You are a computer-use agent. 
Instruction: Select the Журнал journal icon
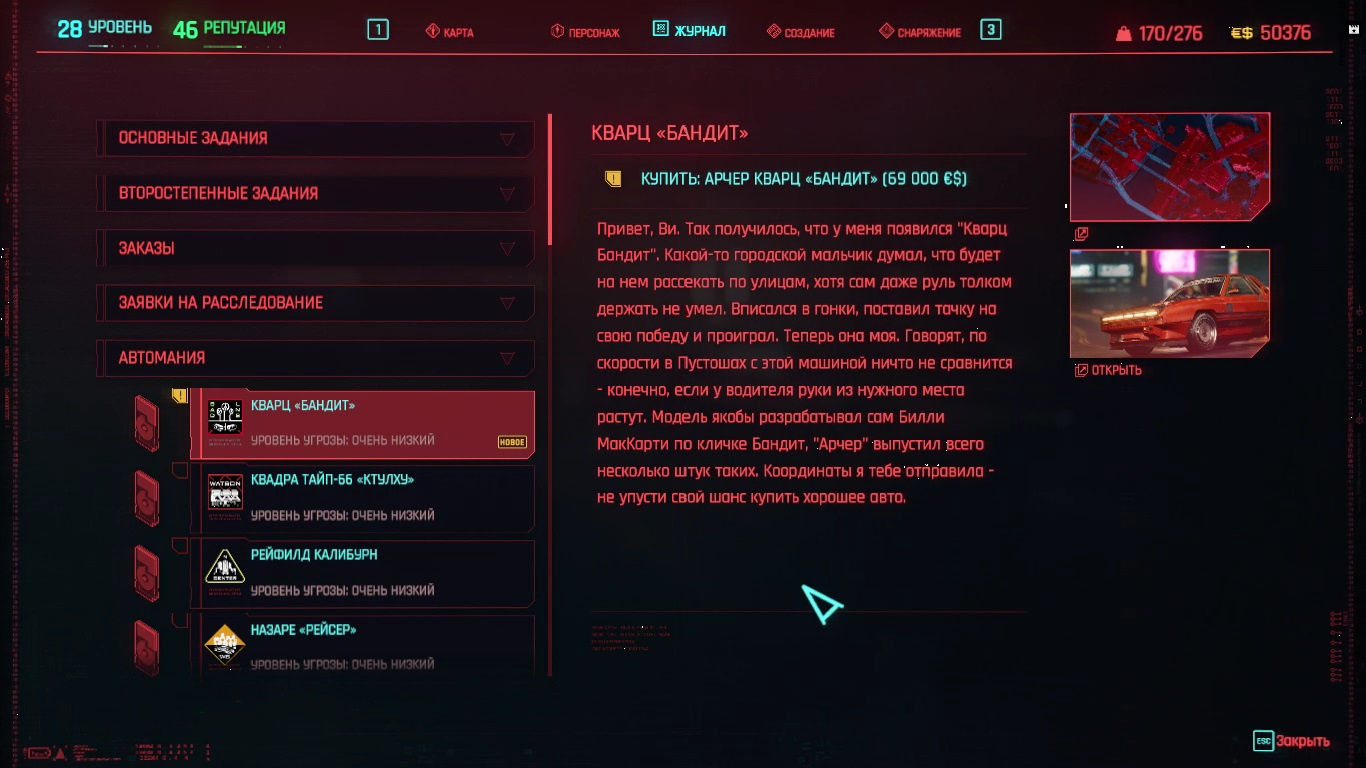tap(659, 29)
